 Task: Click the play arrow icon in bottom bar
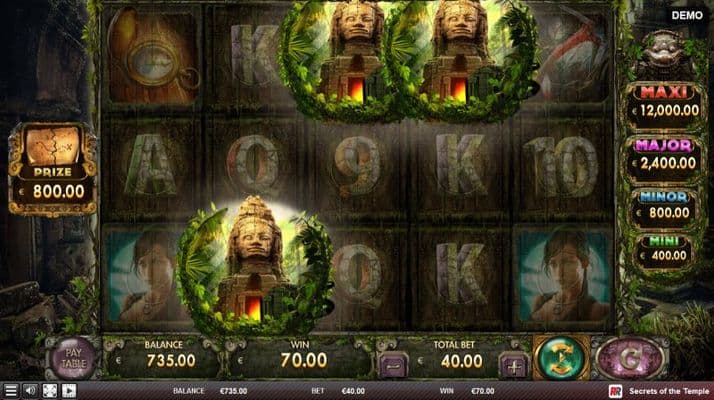pos(68,391)
